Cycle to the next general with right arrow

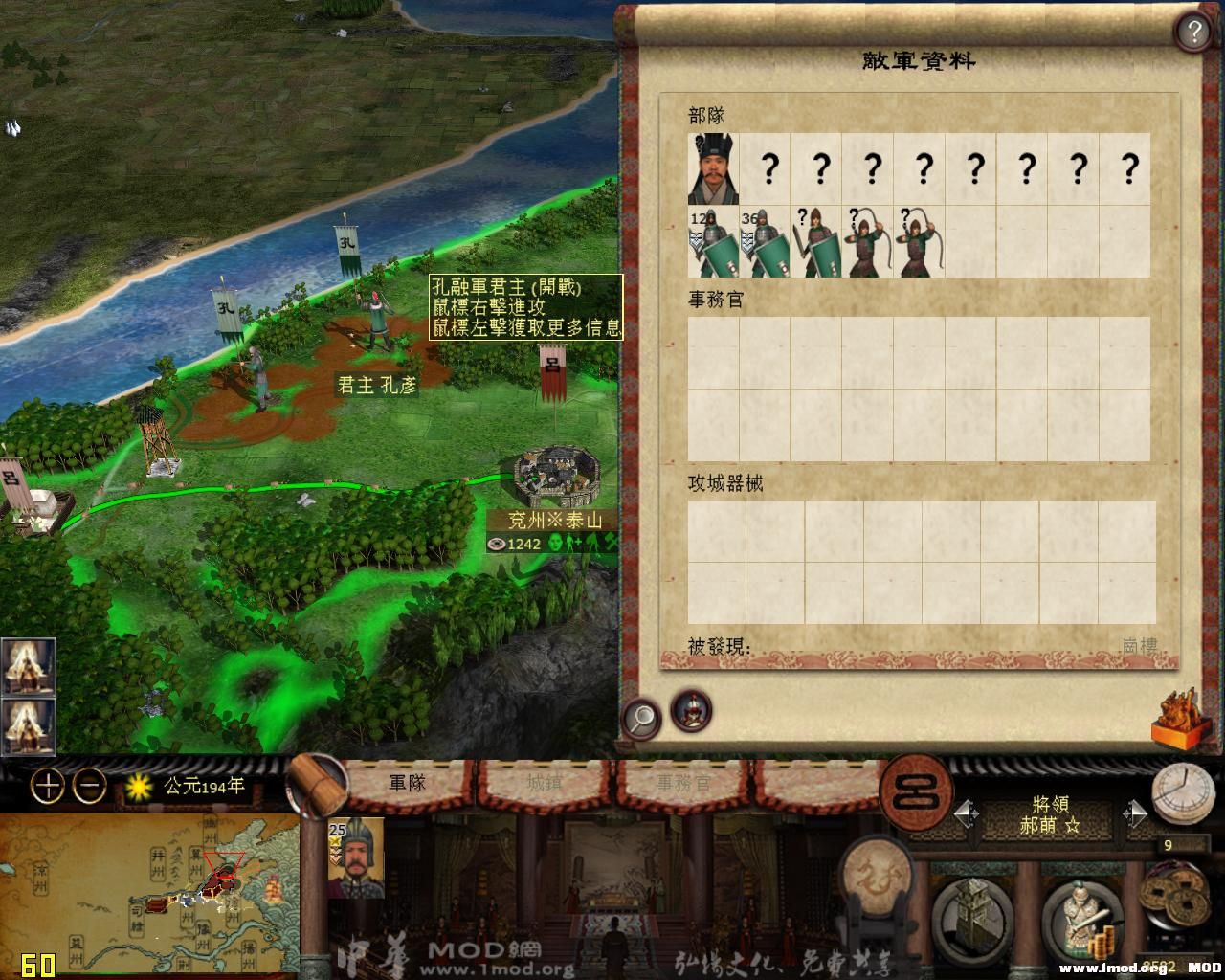(1135, 814)
